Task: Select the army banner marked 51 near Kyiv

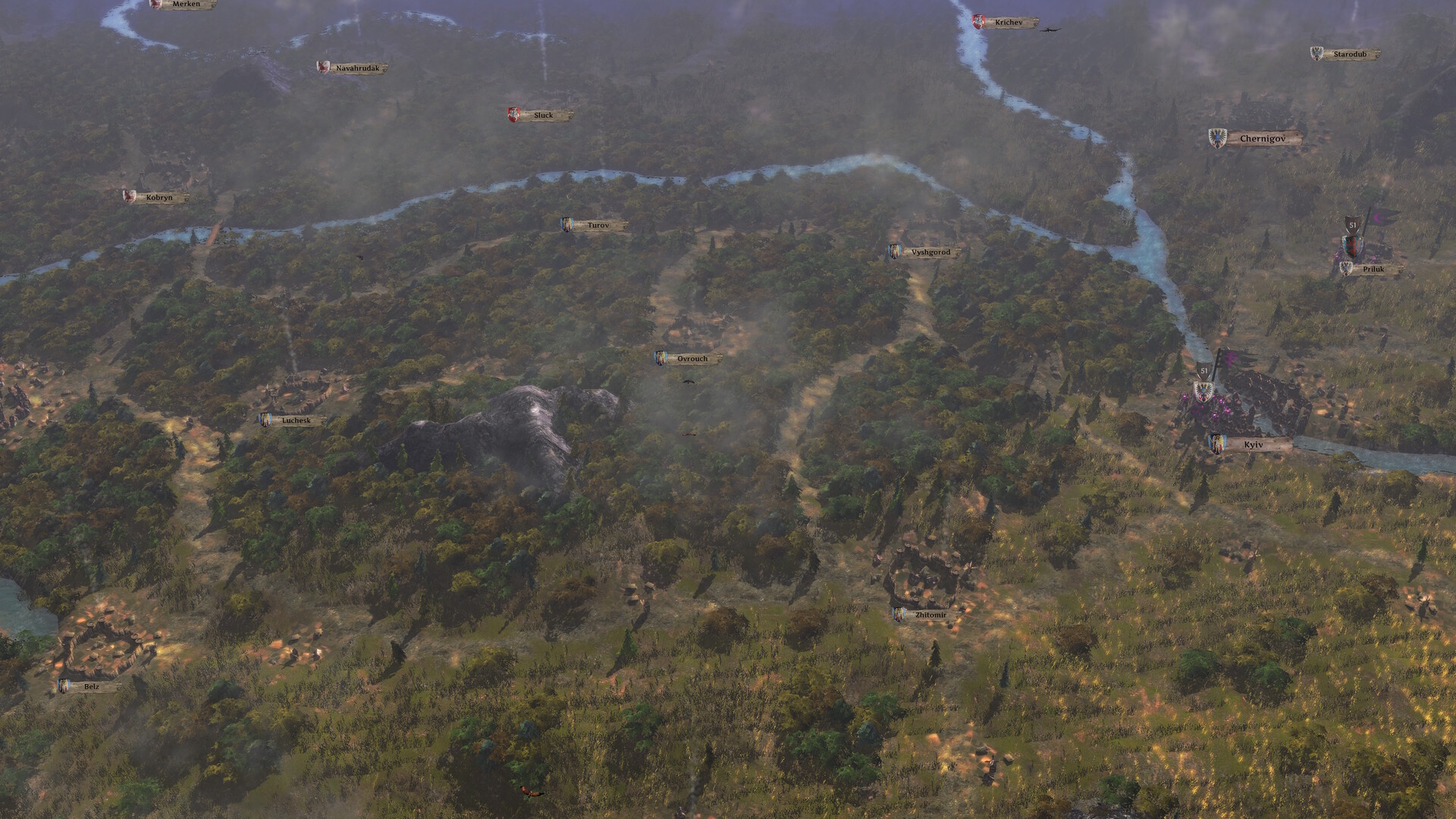Action: [1204, 371]
